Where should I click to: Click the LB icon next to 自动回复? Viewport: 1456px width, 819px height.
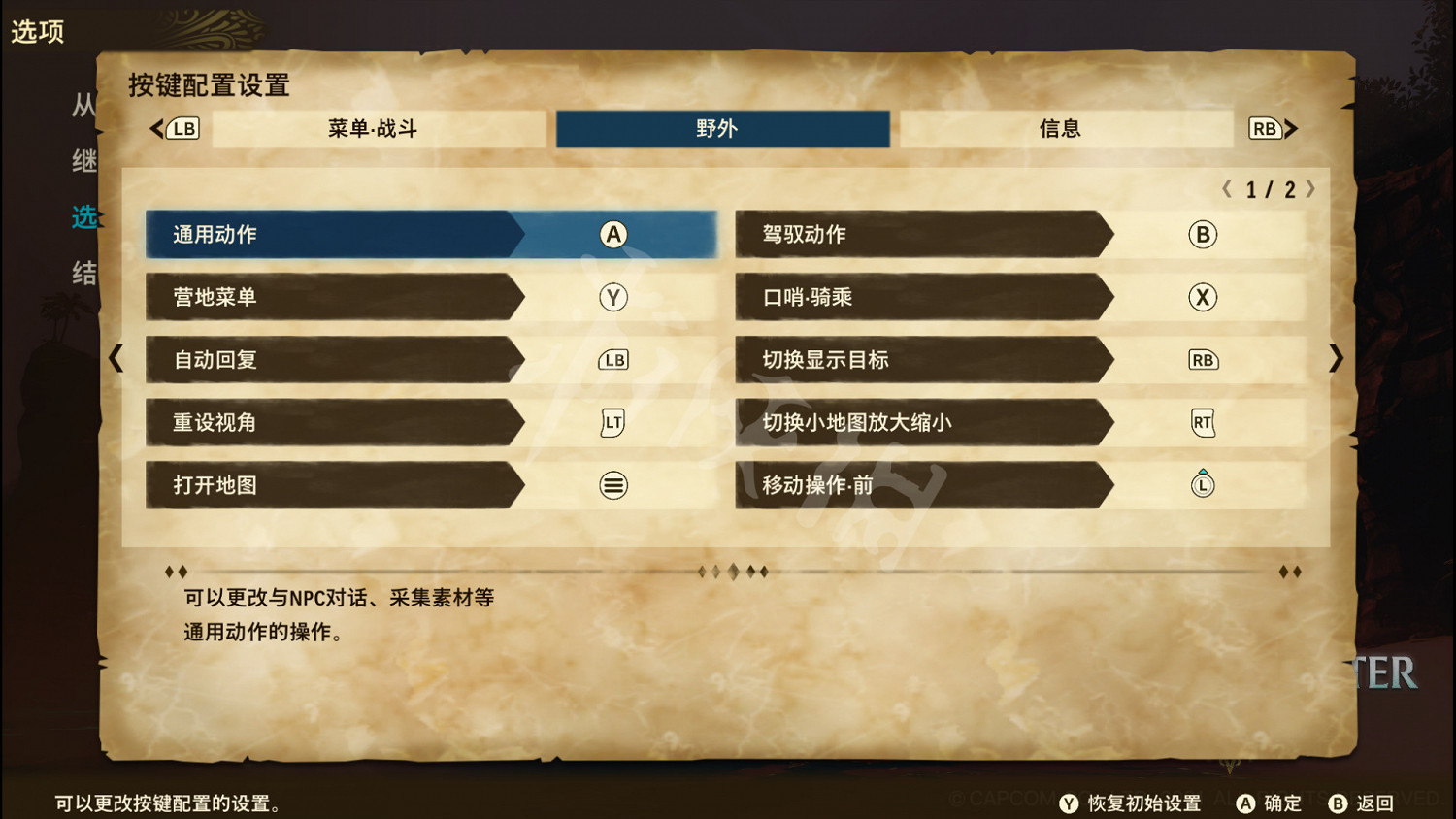(x=612, y=359)
